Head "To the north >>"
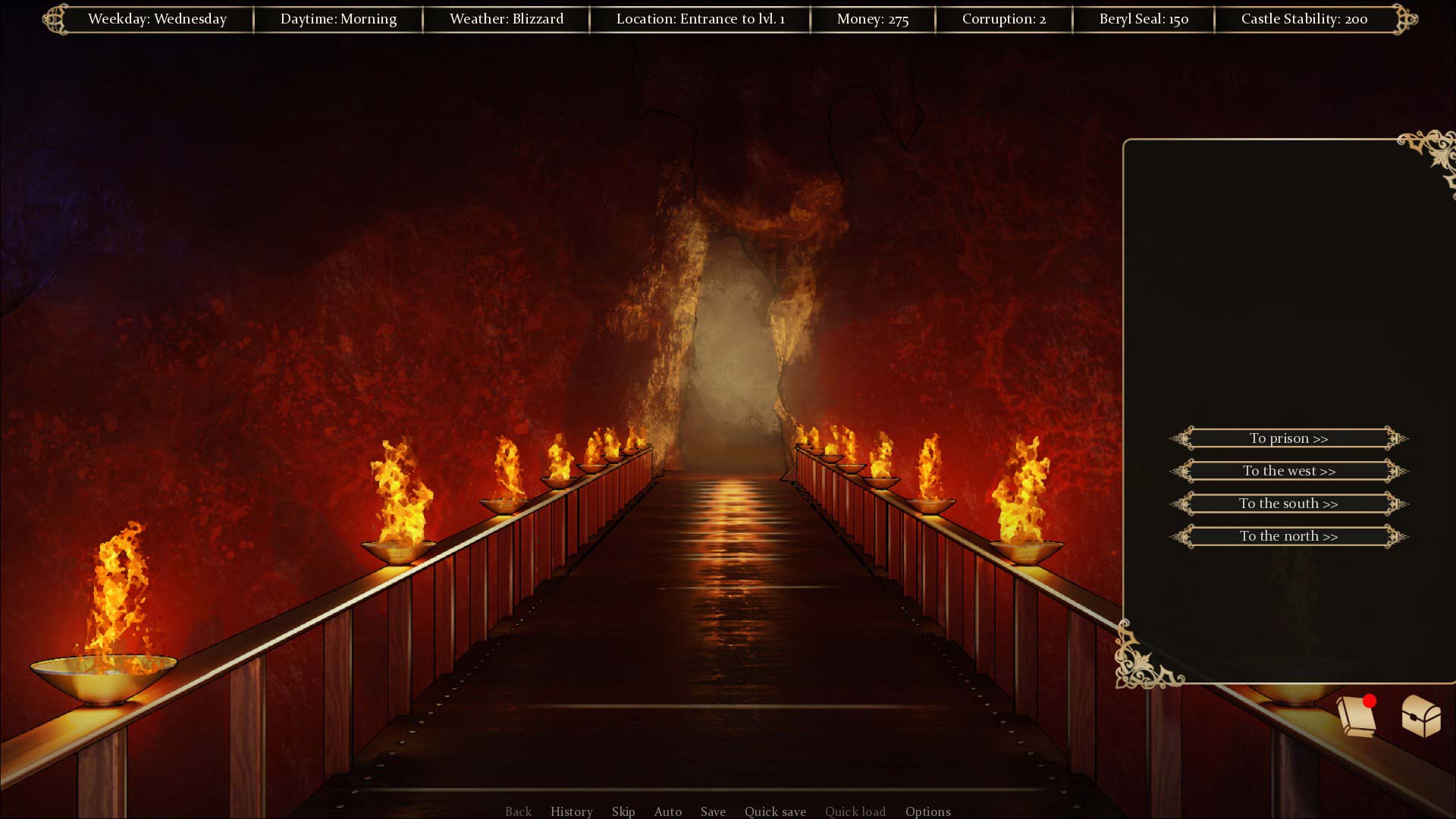Viewport: 1456px width, 819px height. pyautogui.click(x=1288, y=536)
